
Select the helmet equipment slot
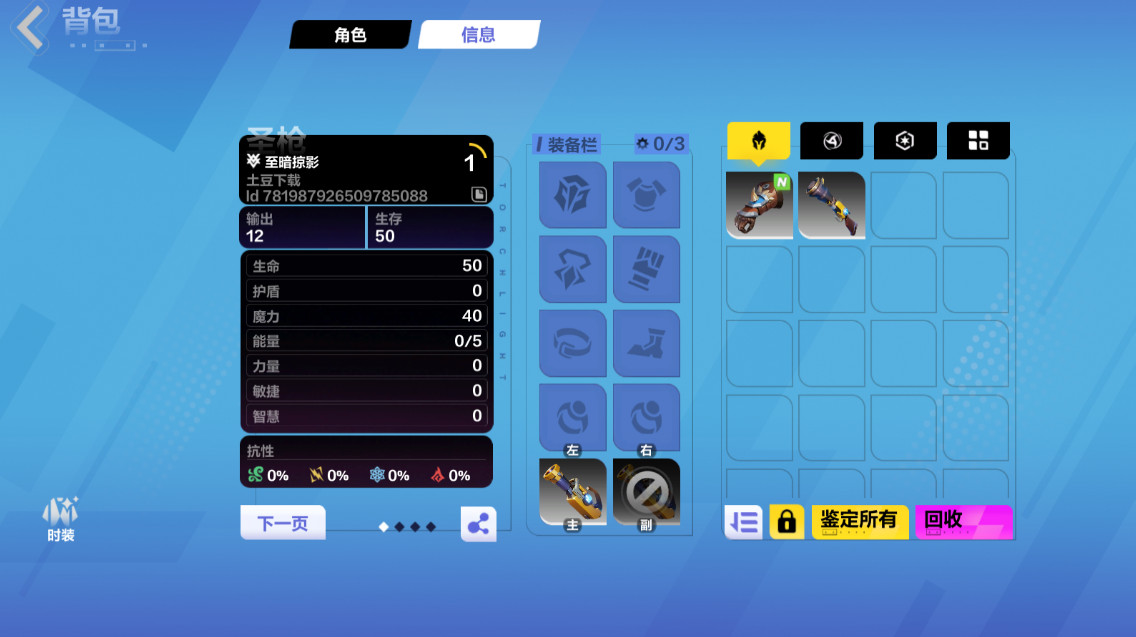click(x=572, y=195)
